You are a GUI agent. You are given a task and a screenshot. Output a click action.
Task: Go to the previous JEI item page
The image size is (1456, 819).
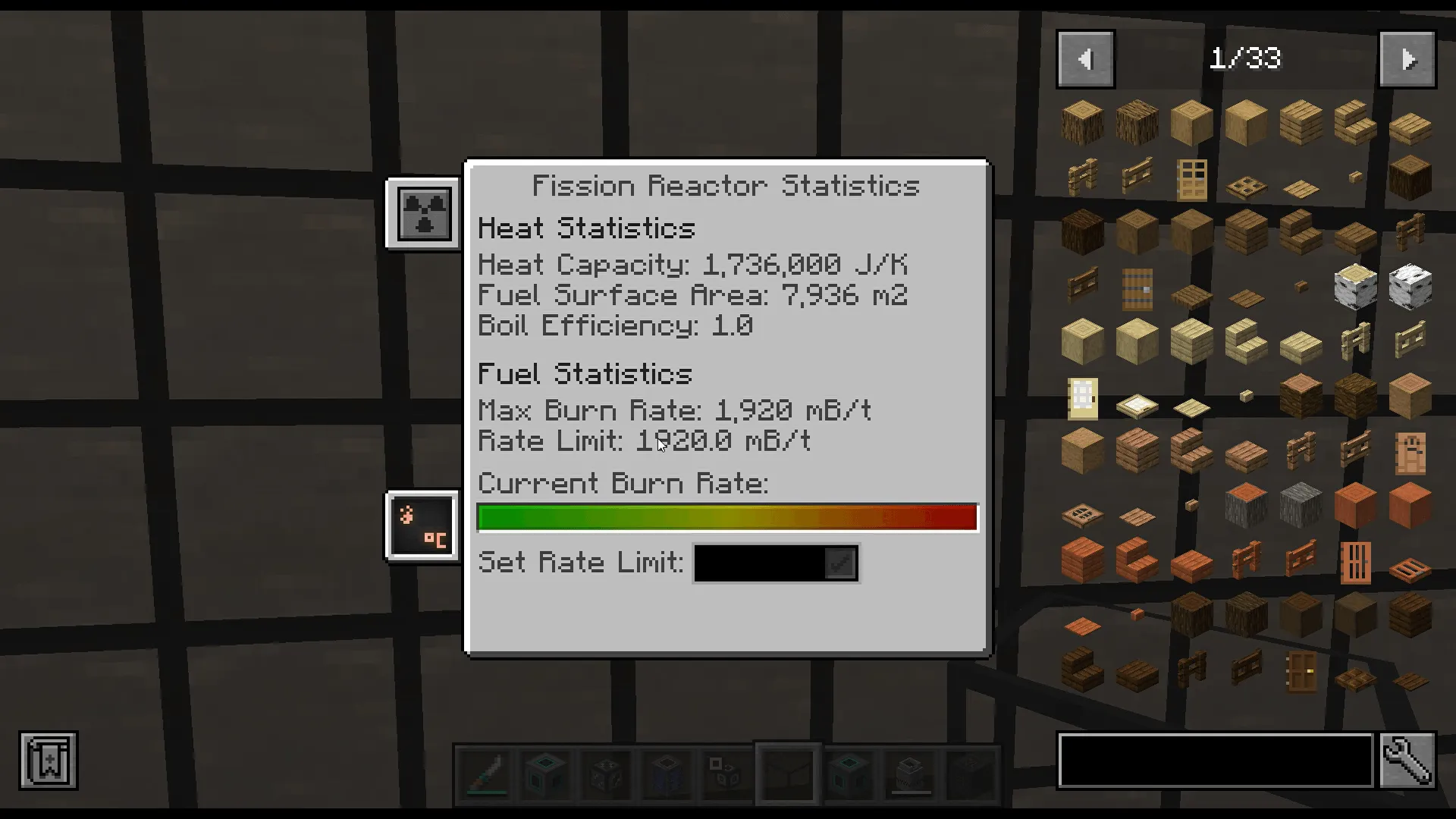coord(1084,58)
